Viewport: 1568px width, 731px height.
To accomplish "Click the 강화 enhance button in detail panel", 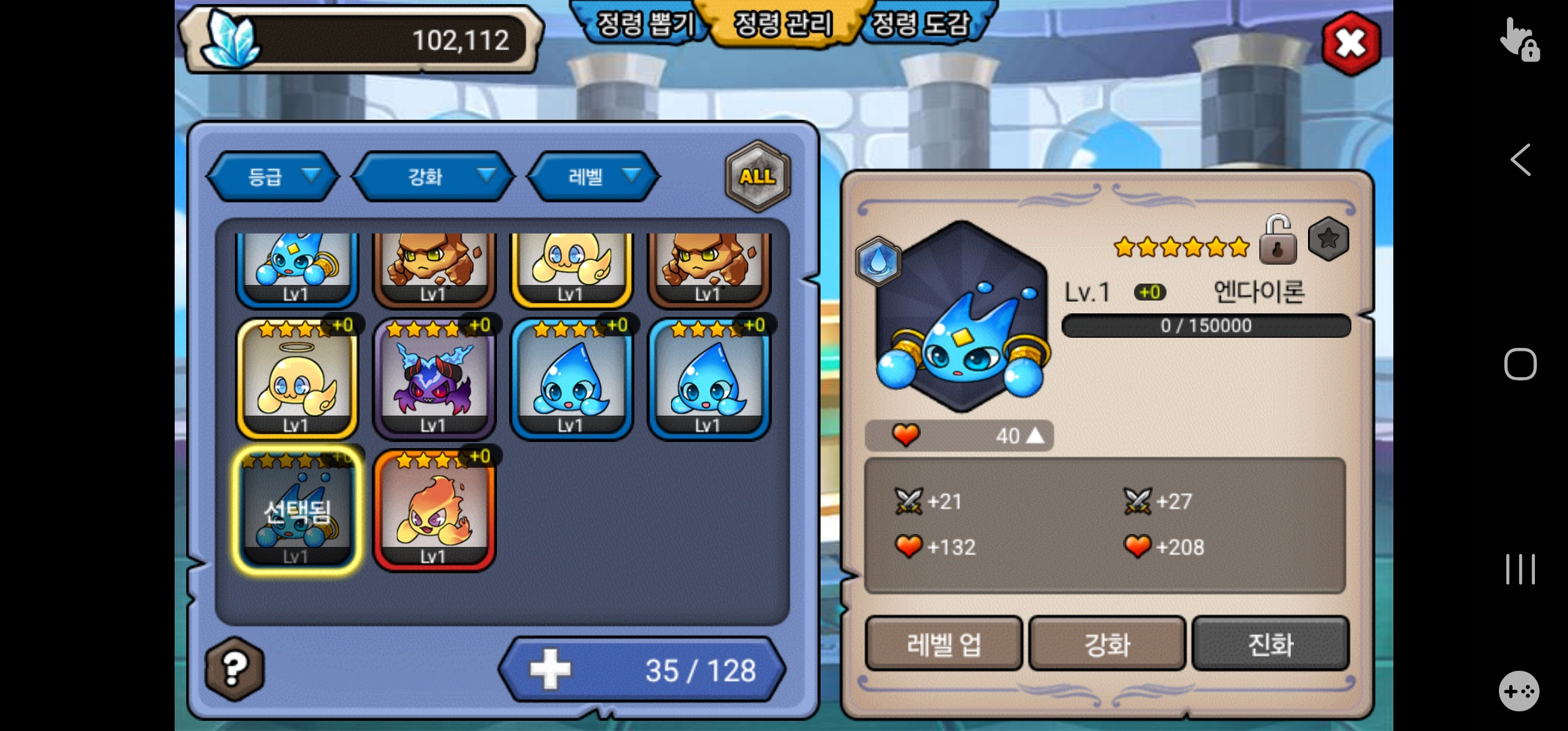I will (x=1107, y=644).
